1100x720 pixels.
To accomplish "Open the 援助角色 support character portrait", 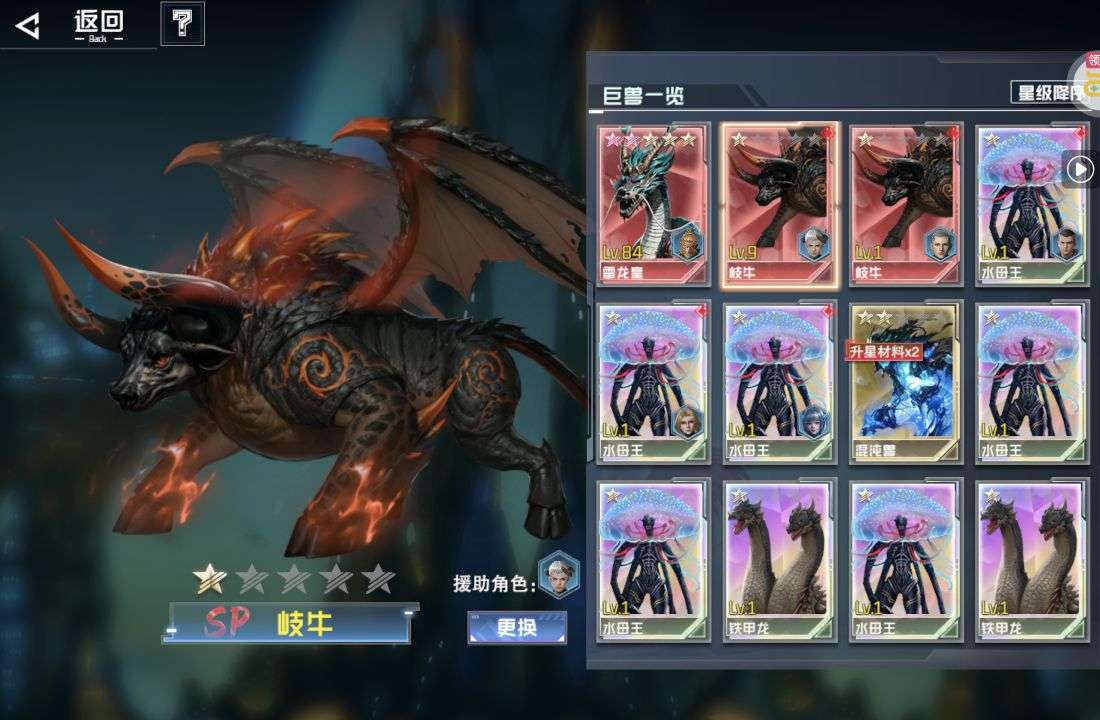I will point(558,575).
